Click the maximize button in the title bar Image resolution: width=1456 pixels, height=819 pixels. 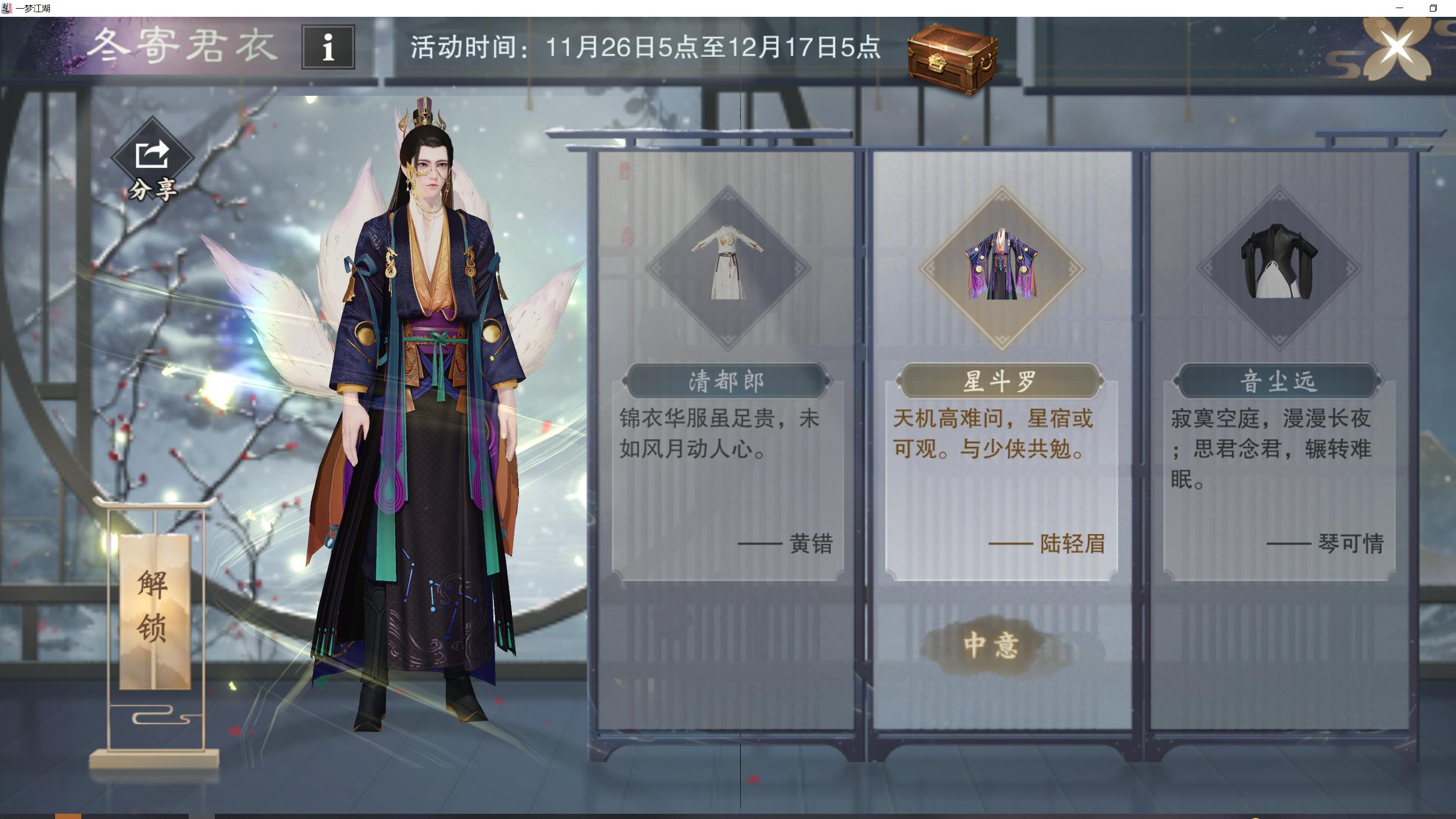pyautogui.click(x=1433, y=9)
